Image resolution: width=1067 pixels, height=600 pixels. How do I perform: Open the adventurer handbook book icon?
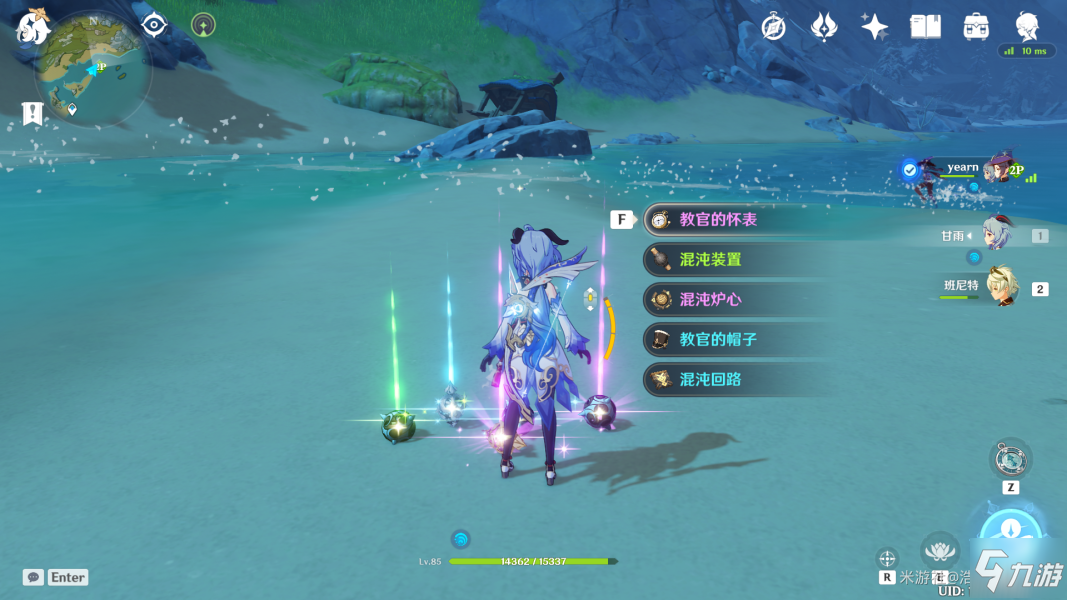[925, 27]
